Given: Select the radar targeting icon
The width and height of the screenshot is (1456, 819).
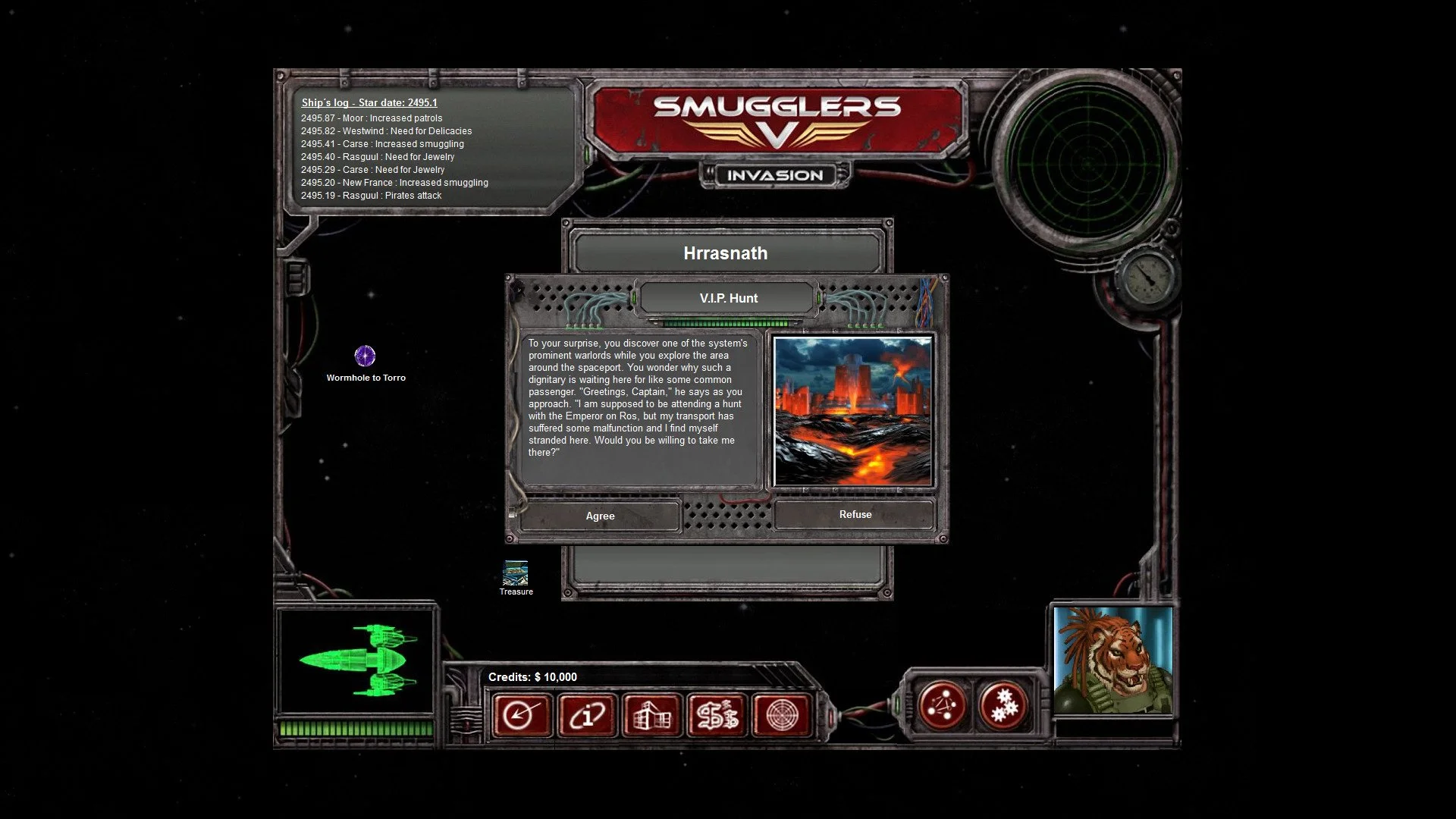Looking at the screenshot, I should point(783,715).
